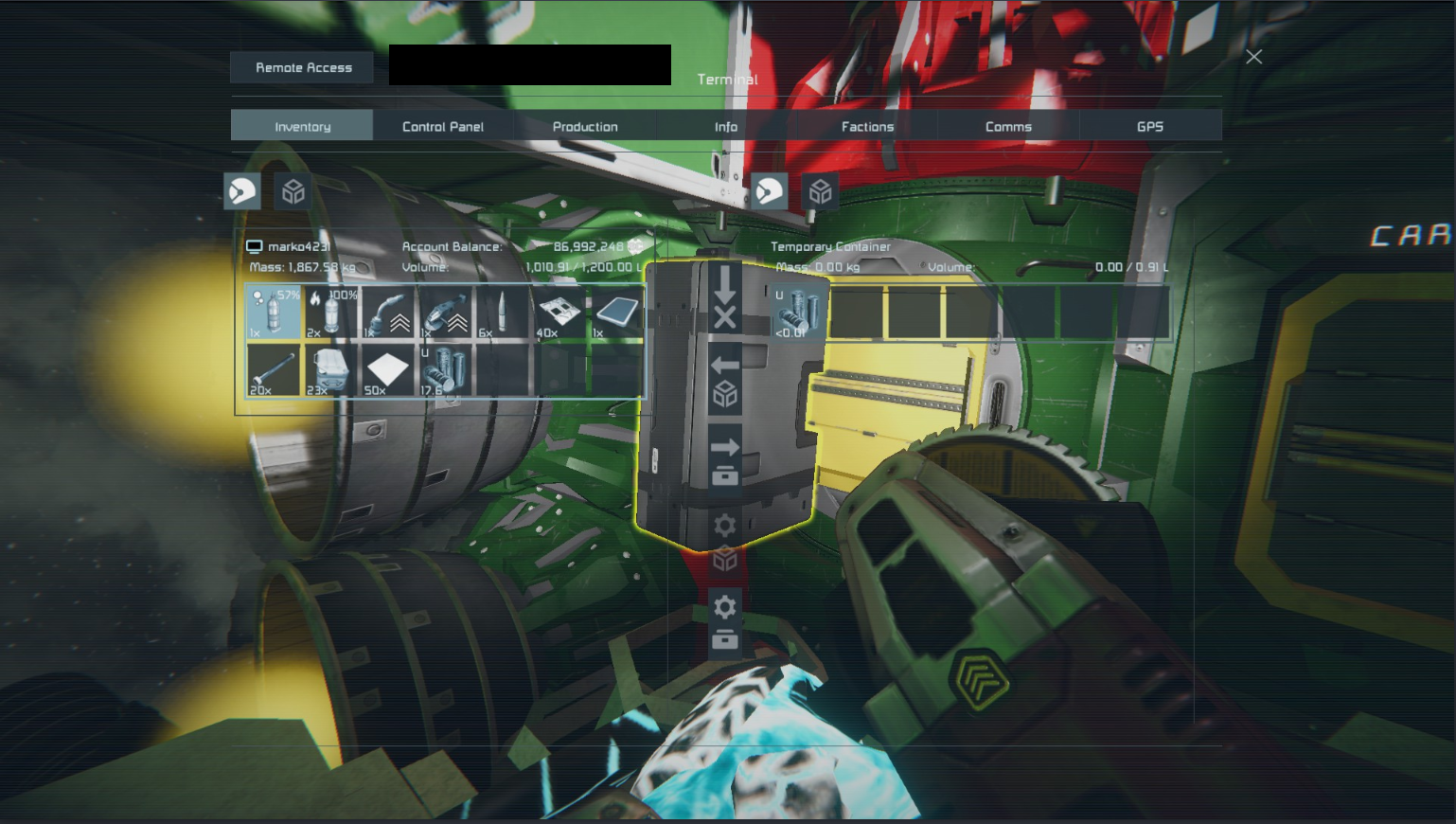This screenshot has width=1456, height=824.
Task: Switch to the GPS tab
Action: tap(1150, 126)
